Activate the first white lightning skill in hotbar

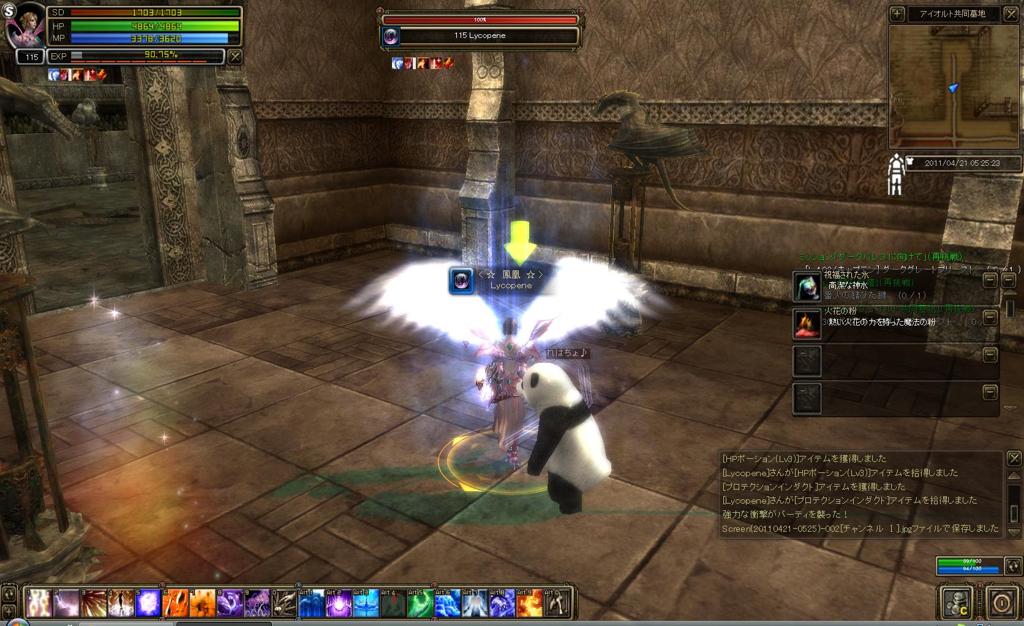tap(39, 602)
